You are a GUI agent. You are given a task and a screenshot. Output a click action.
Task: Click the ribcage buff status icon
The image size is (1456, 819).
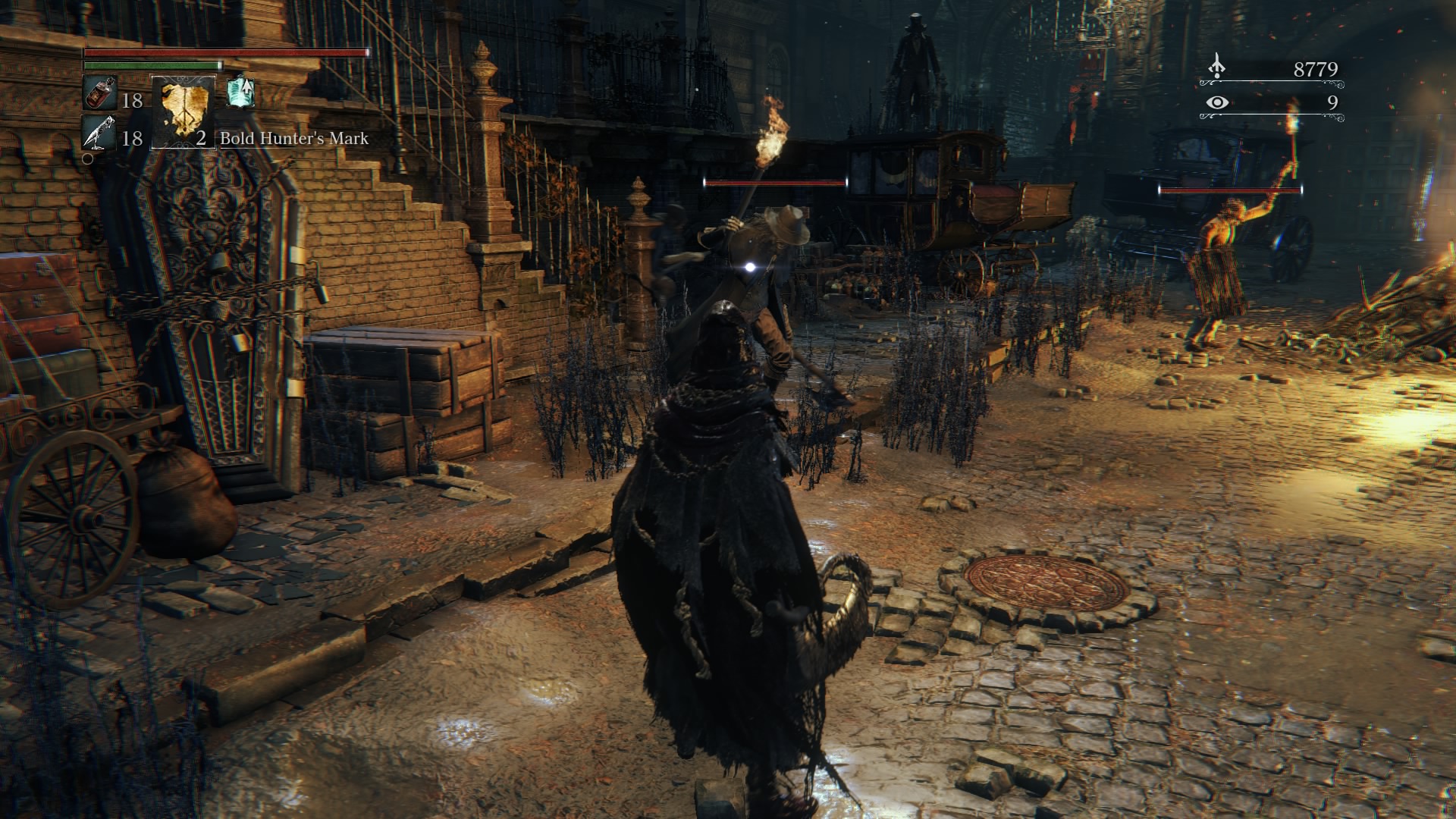[240, 93]
